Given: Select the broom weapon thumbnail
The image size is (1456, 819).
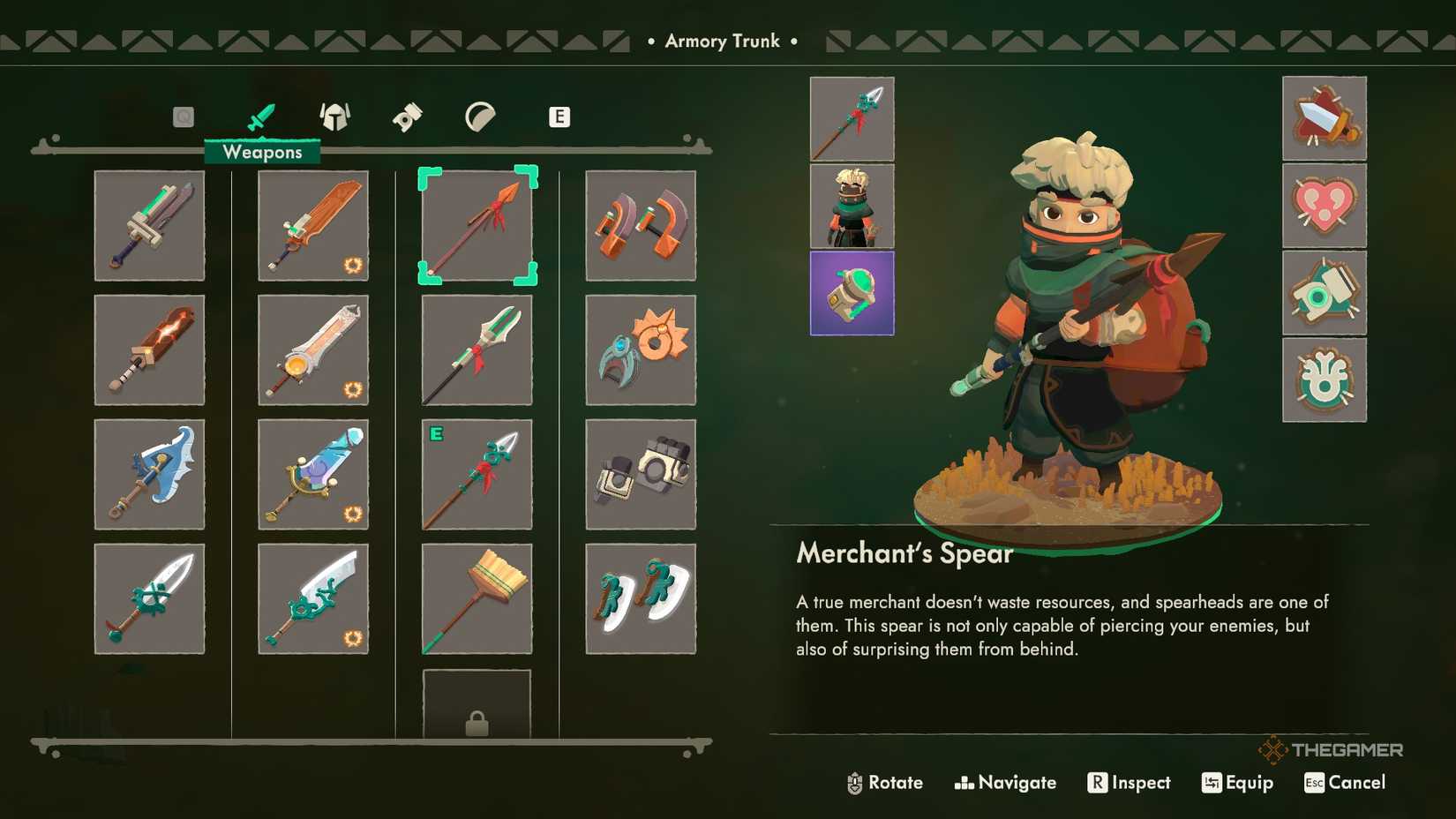Looking at the screenshot, I should 477,598.
